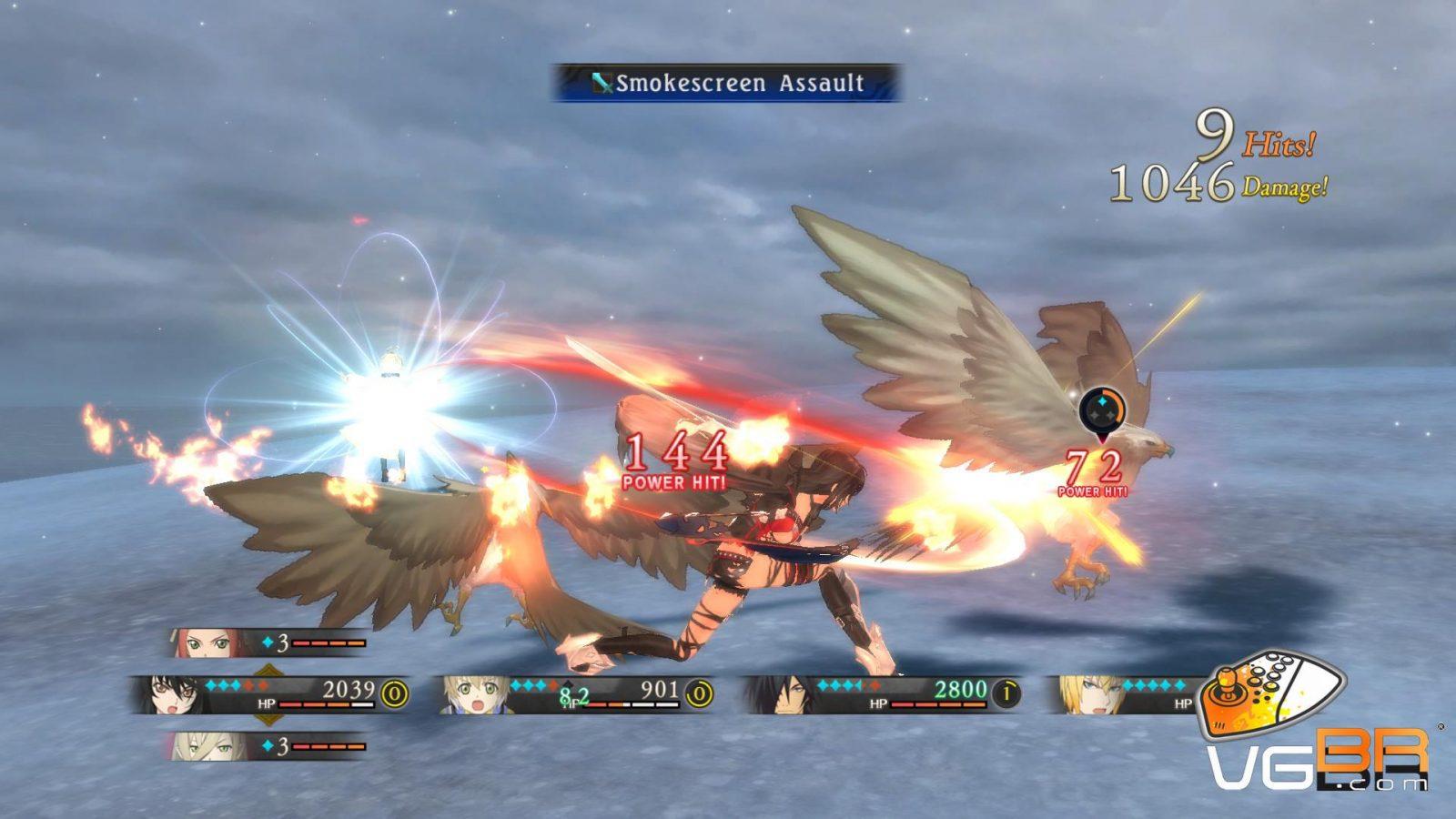Swap in reserve member Magilou's portrait
This screenshot has height=819, width=1456.
[x=202, y=746]
